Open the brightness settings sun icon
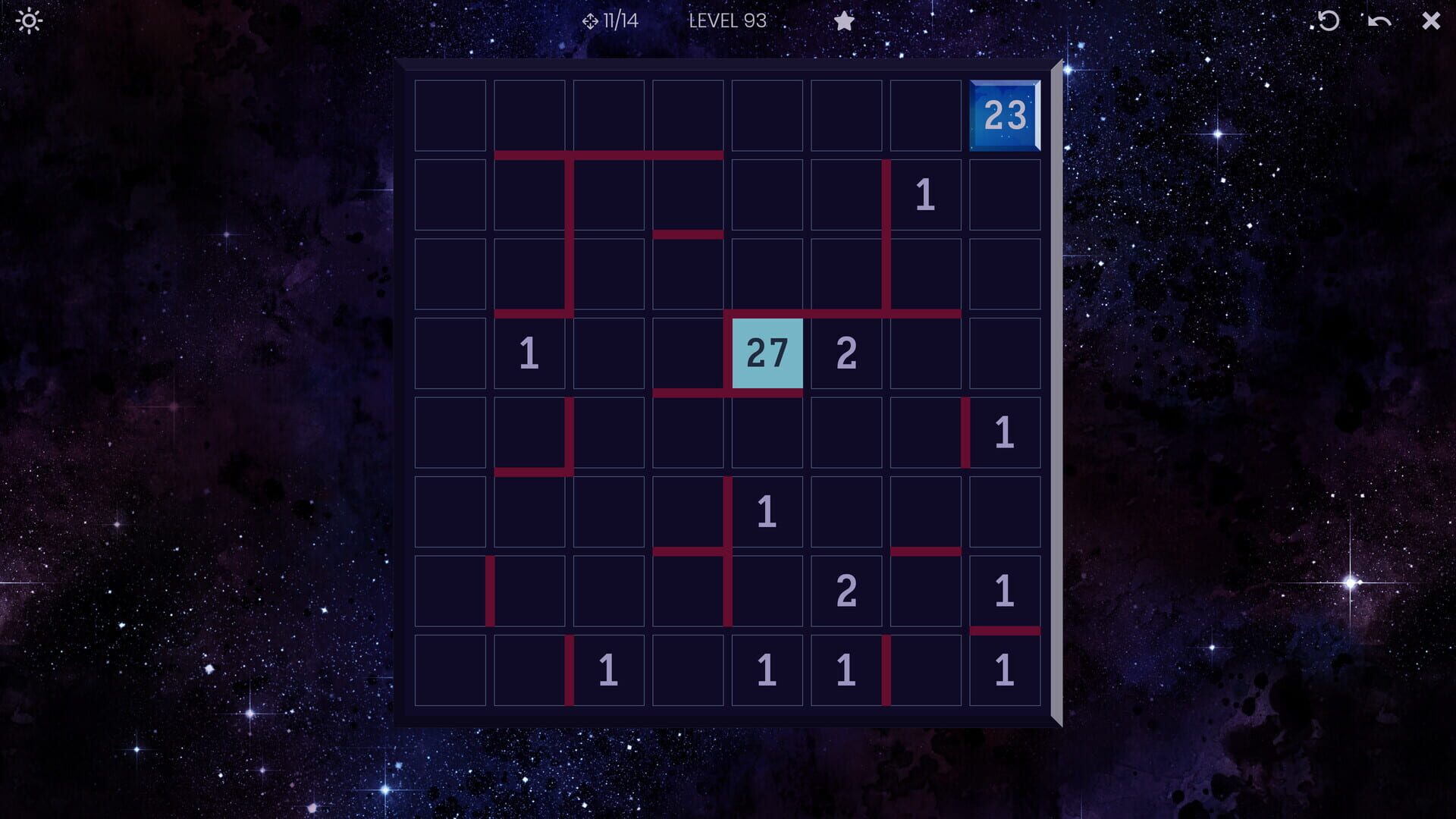 point(29,20)
